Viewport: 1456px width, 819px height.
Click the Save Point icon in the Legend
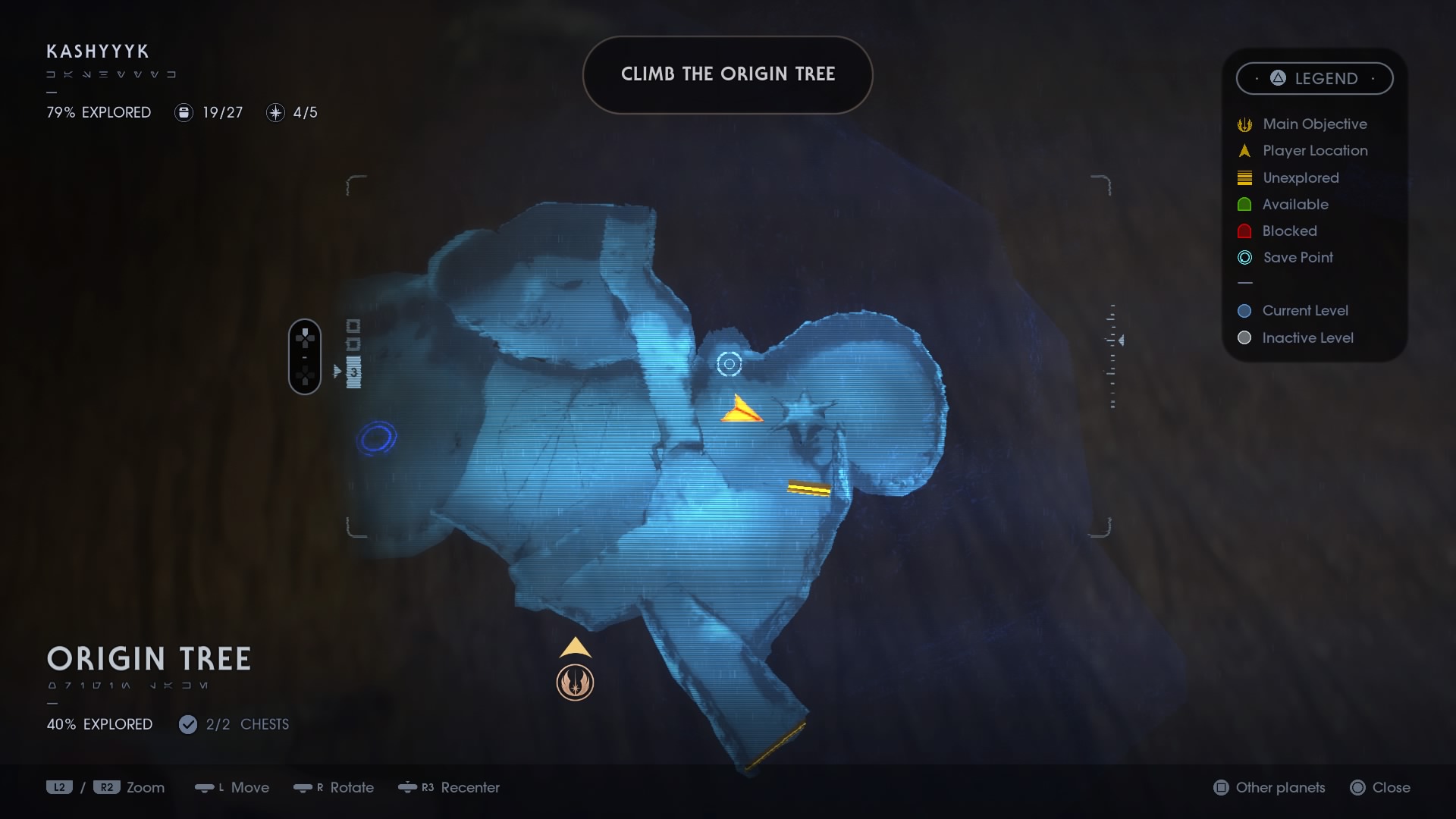1244,257
